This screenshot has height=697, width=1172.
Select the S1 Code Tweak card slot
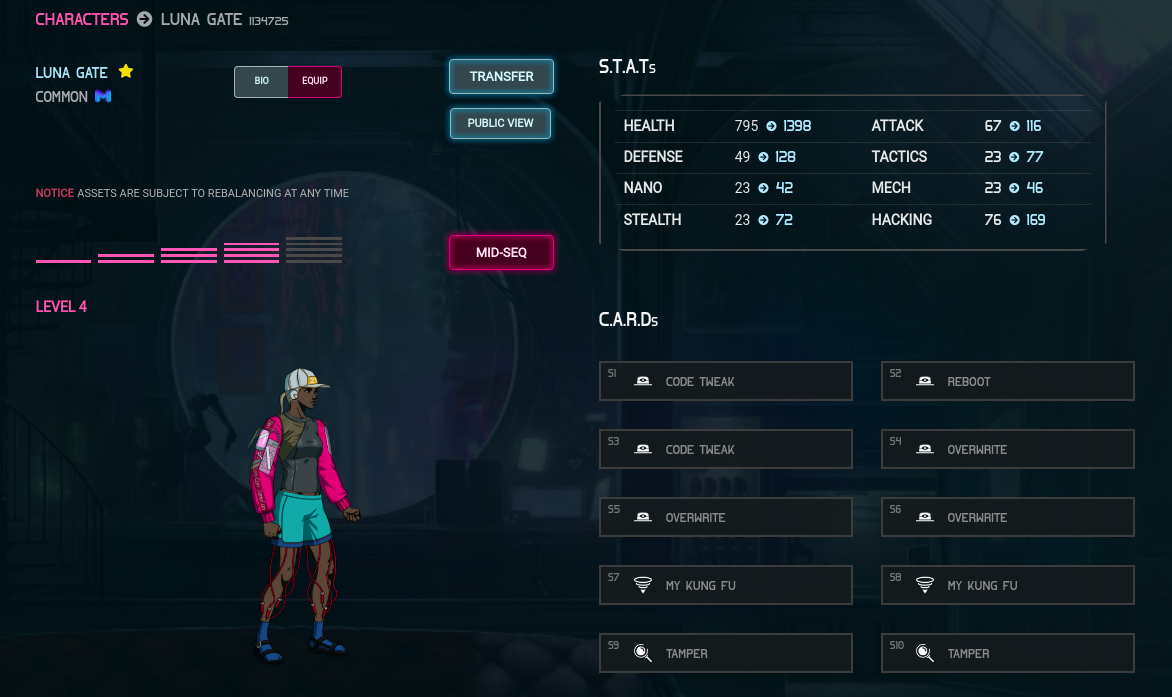point(726,381)
